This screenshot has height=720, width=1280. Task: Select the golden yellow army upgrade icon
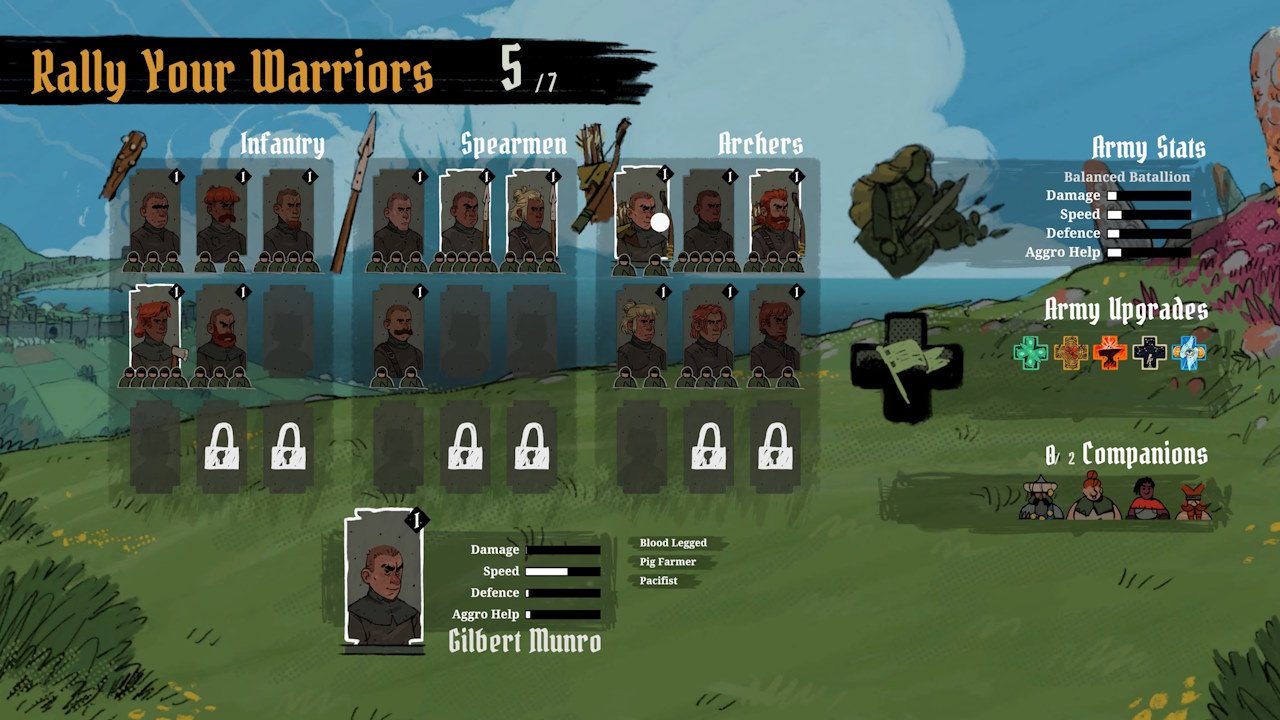click(1070, 352)
